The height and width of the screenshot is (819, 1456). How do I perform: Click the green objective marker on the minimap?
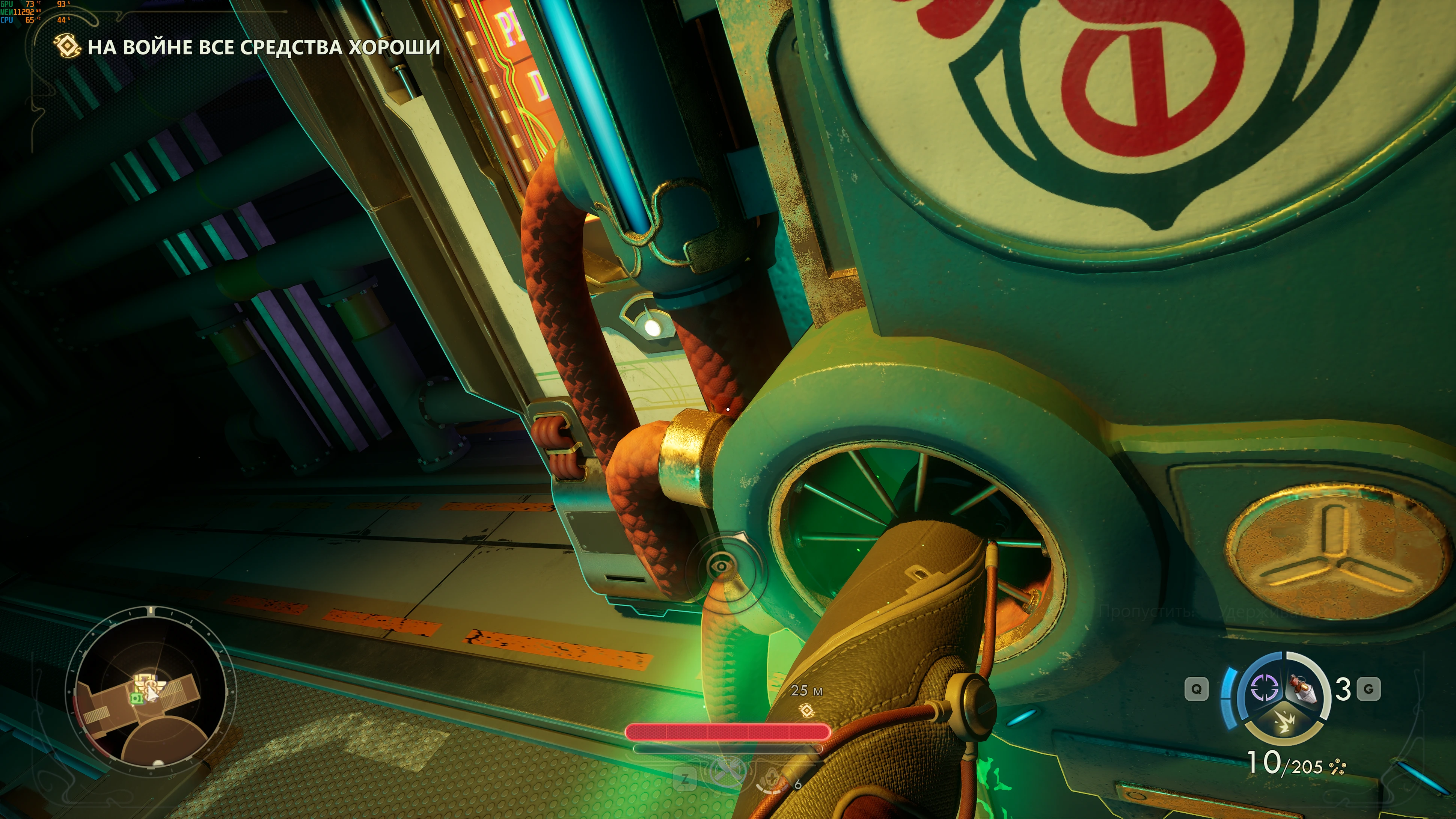(136, 699)
